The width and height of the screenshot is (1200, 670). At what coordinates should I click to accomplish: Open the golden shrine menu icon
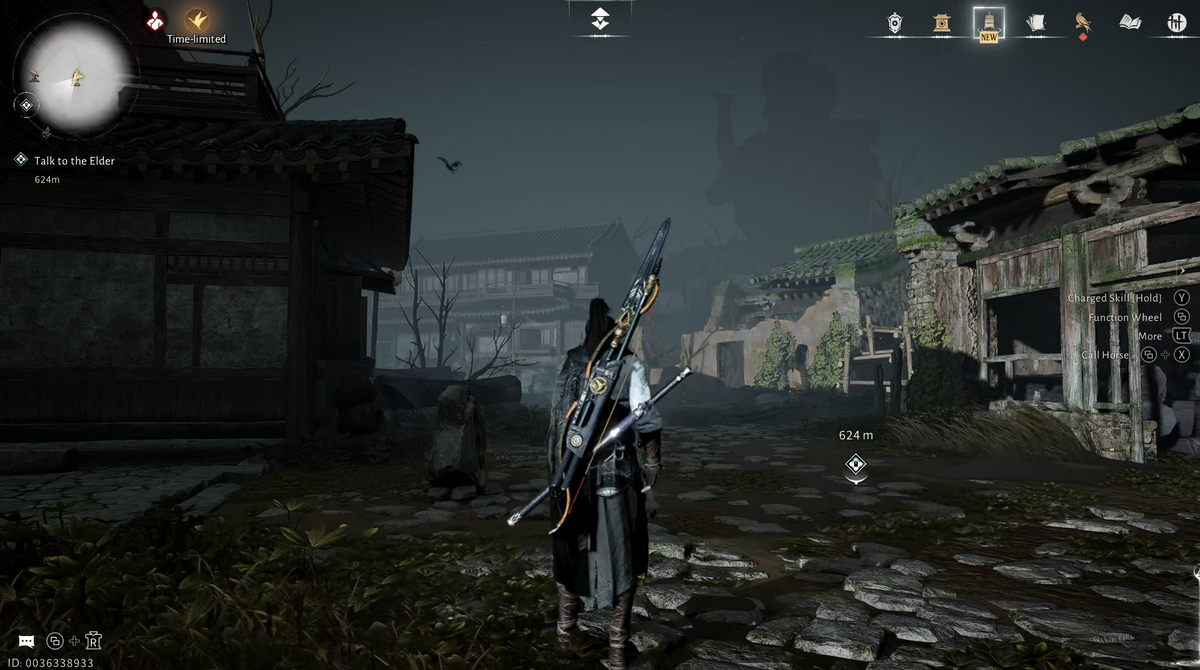pos(942,22)
